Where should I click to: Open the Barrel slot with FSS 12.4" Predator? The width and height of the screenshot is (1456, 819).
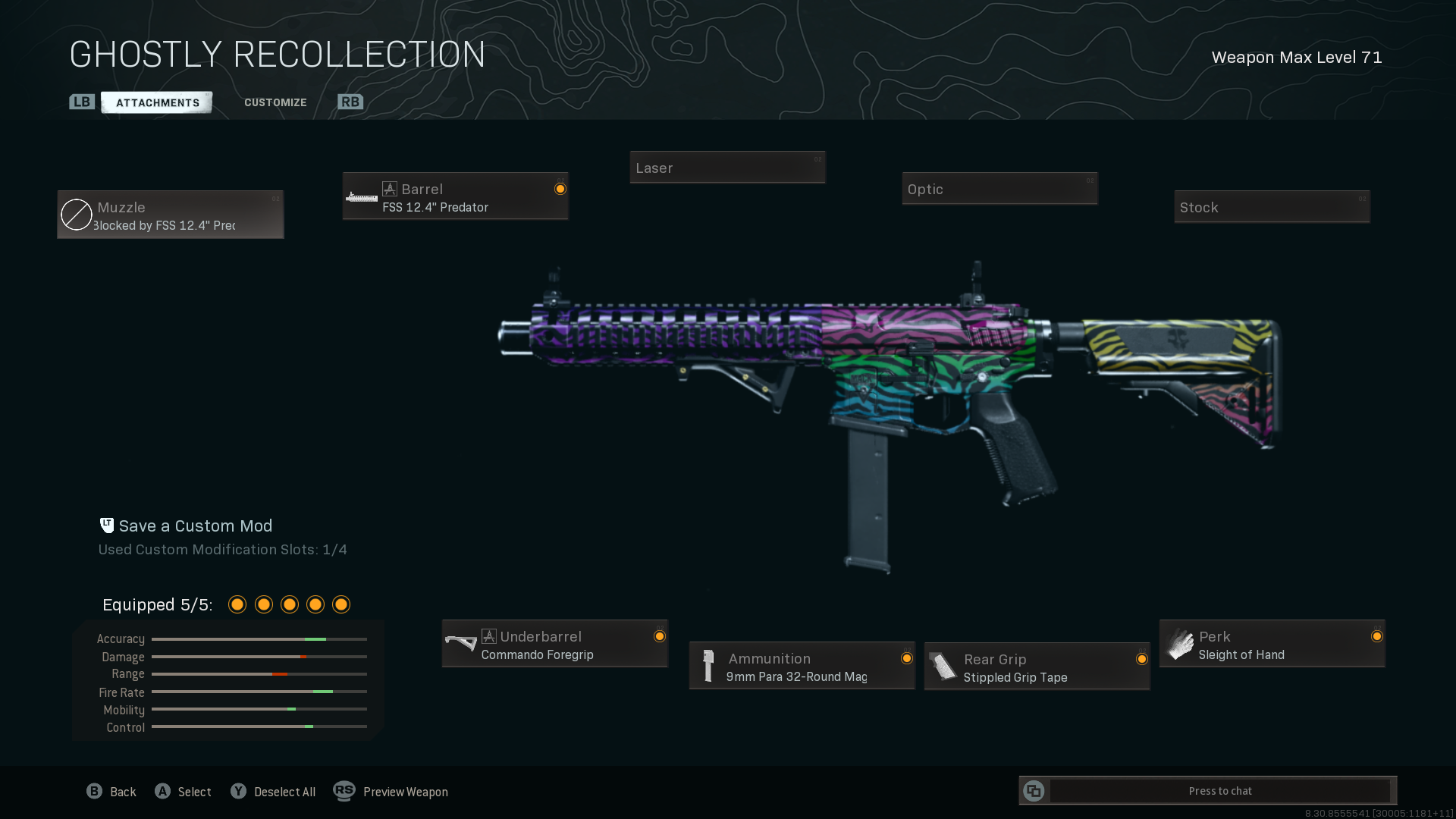tap(455, 196)
